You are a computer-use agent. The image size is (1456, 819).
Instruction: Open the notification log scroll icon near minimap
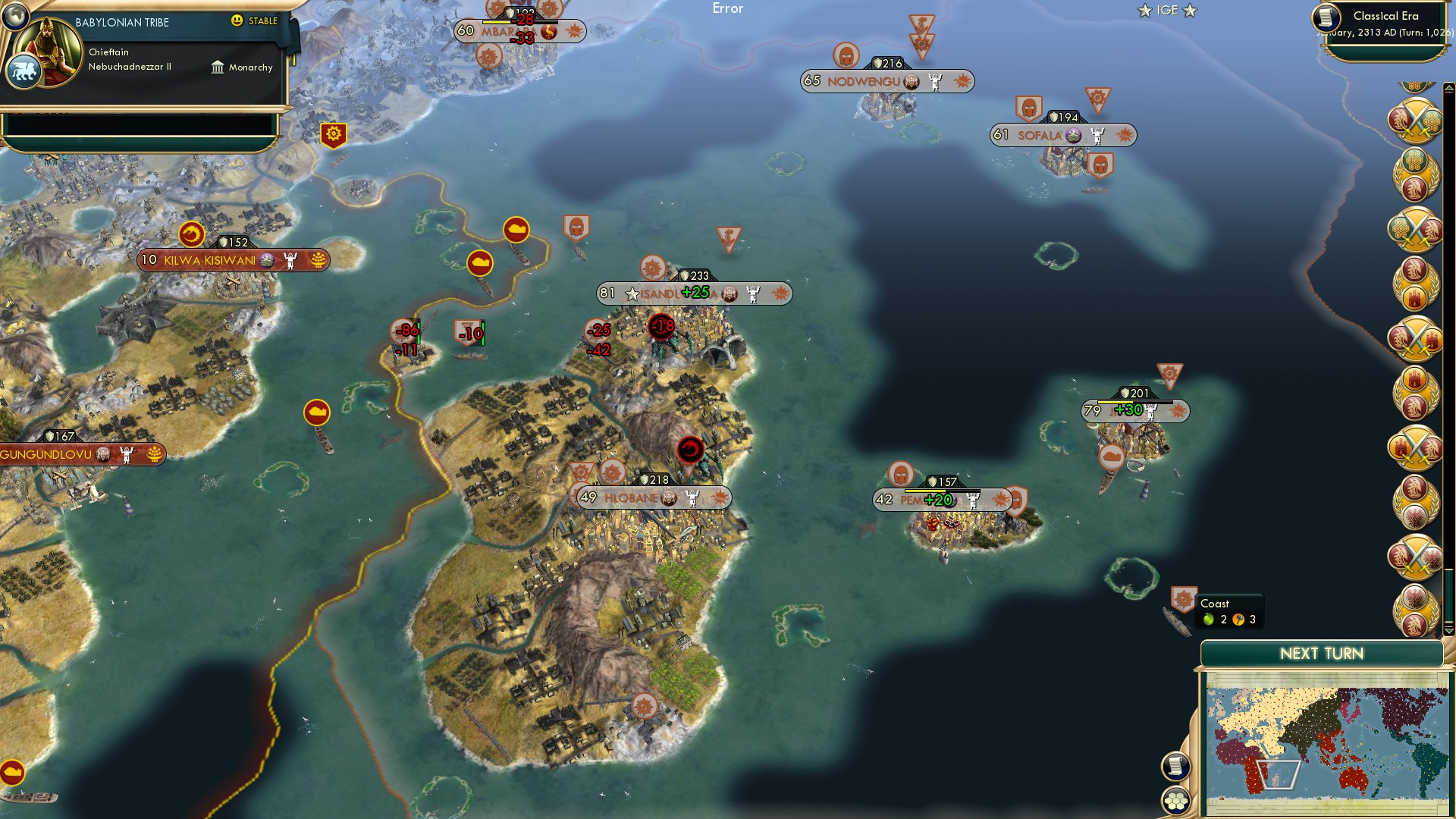[x=1175, y=765]
